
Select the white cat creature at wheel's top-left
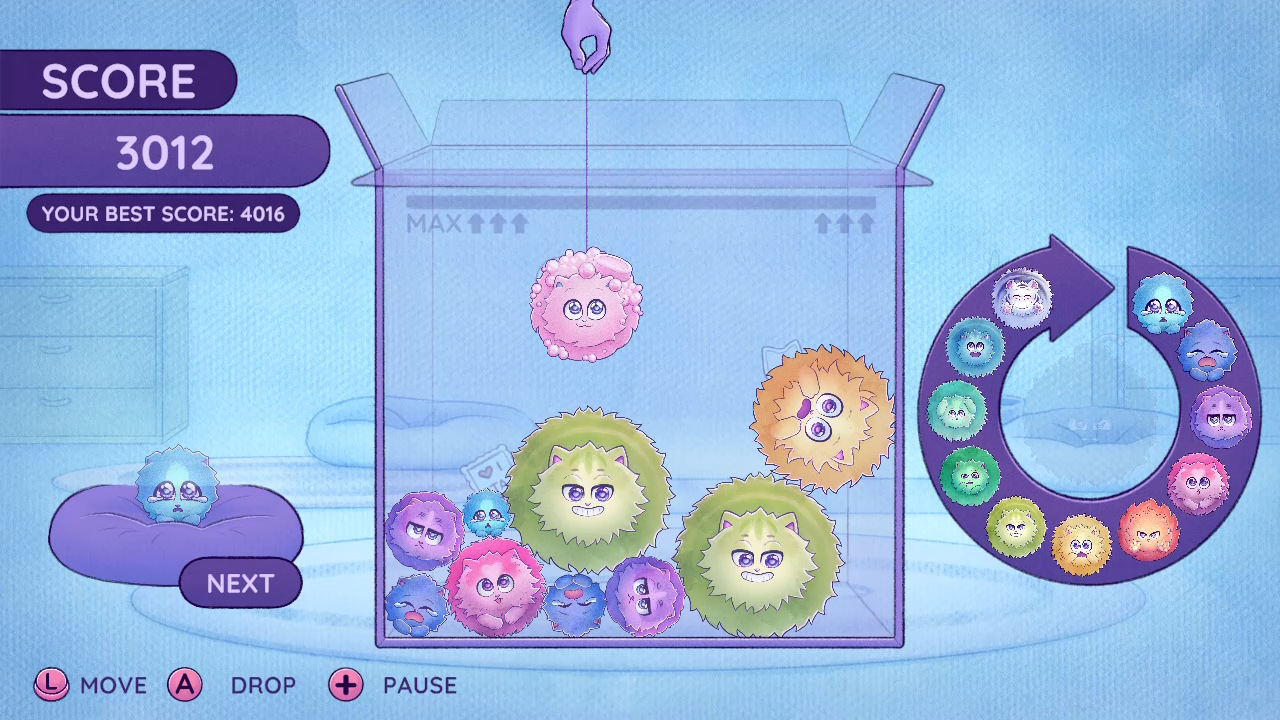(x=1021, y=299)
